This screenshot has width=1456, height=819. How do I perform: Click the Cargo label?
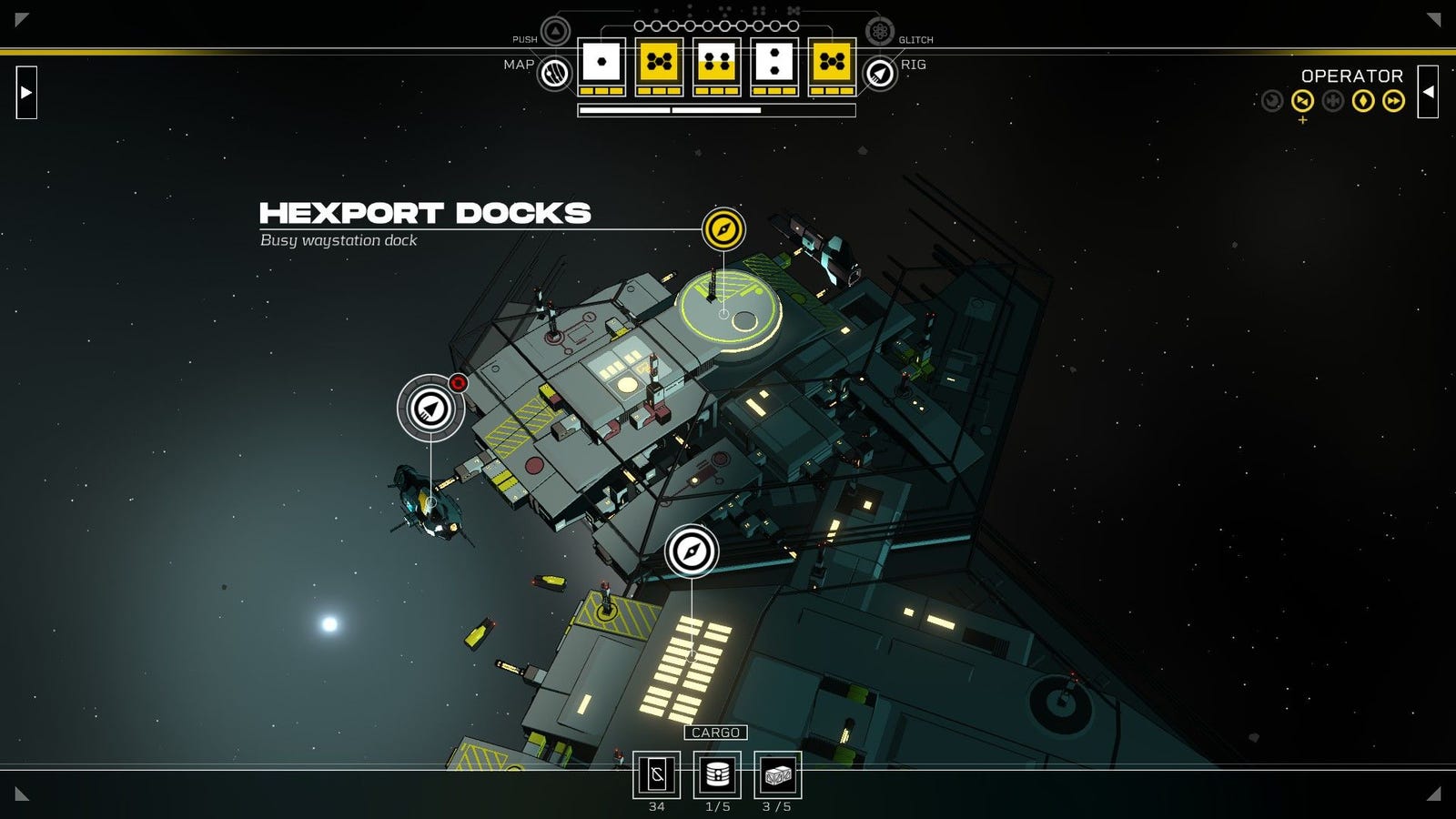pyautogui.click(x=715, y=733)
